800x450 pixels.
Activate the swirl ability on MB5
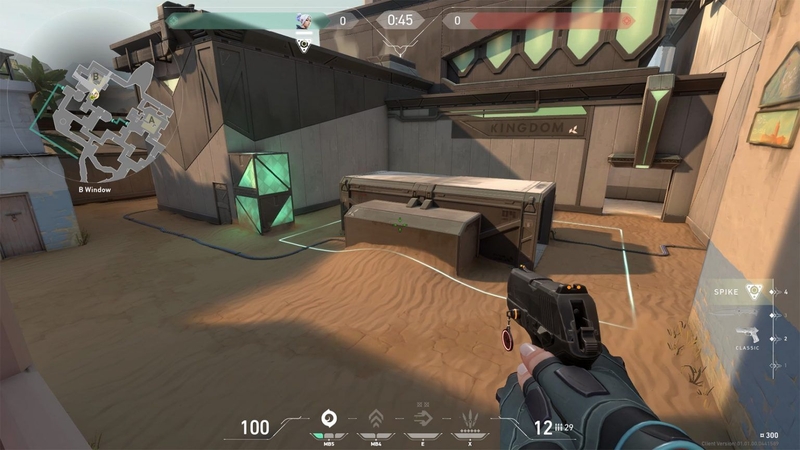[x=327, y=419]
